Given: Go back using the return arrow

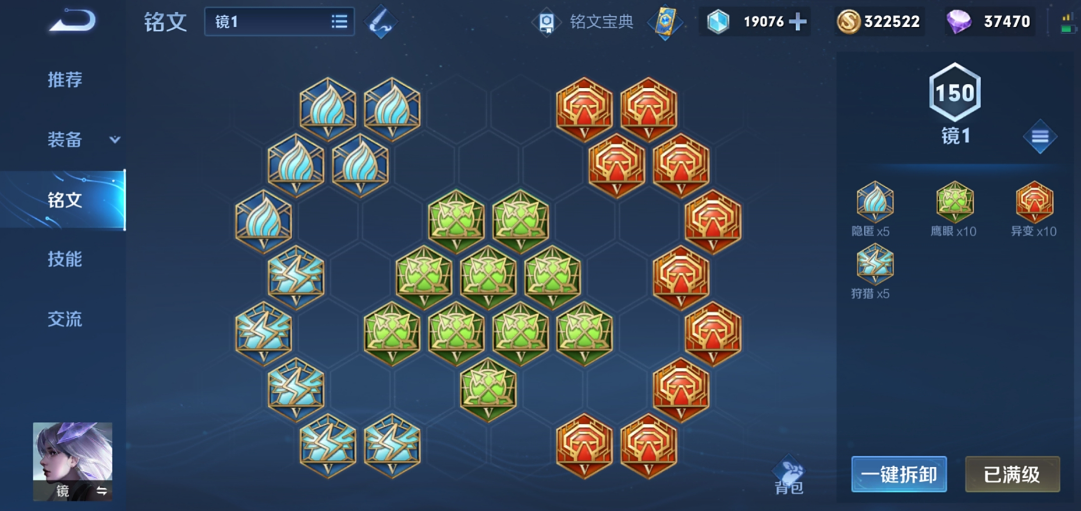Looking at the screenshot, I should coord(72,21).
